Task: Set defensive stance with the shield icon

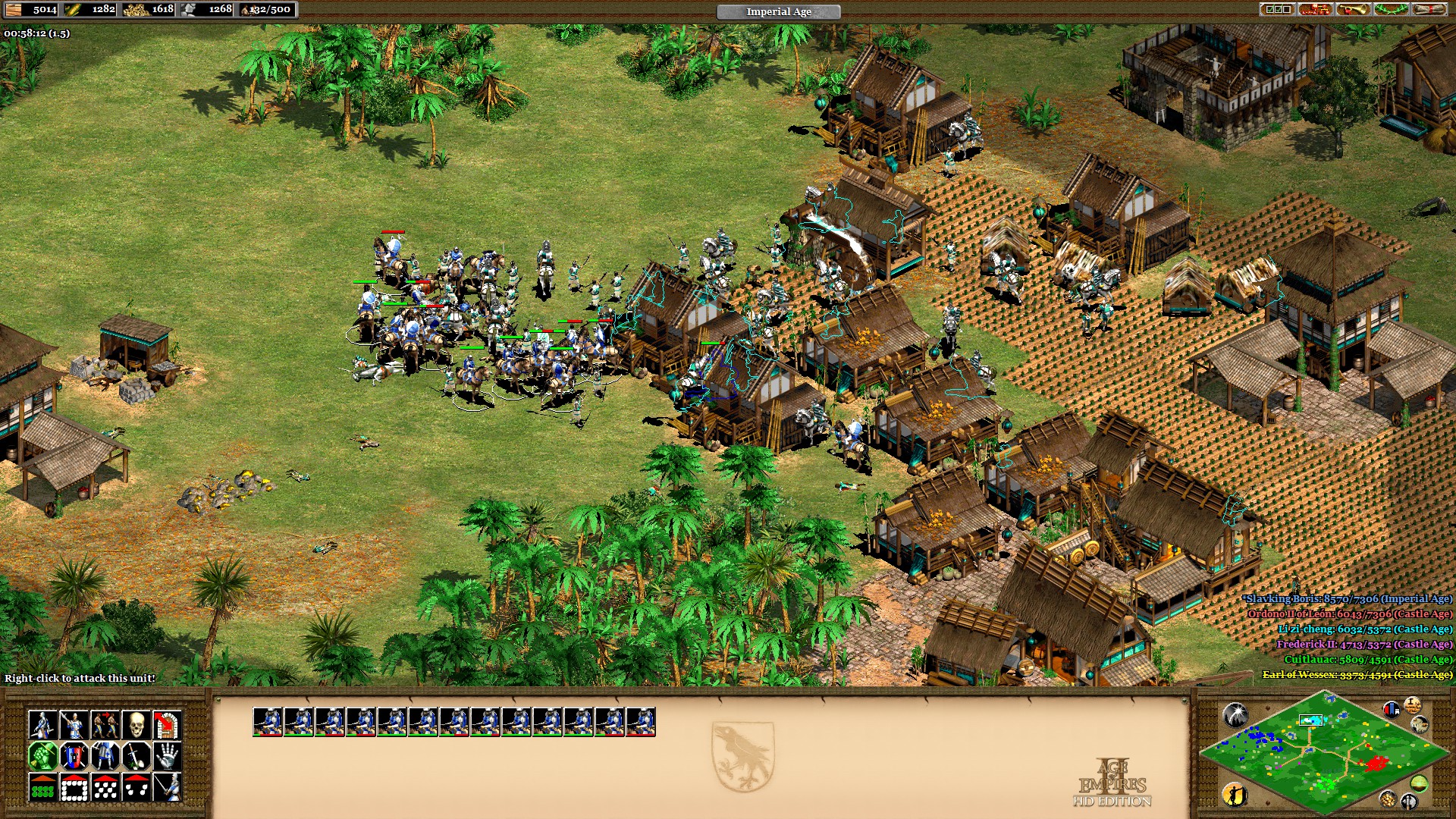Action: point(74,756)
